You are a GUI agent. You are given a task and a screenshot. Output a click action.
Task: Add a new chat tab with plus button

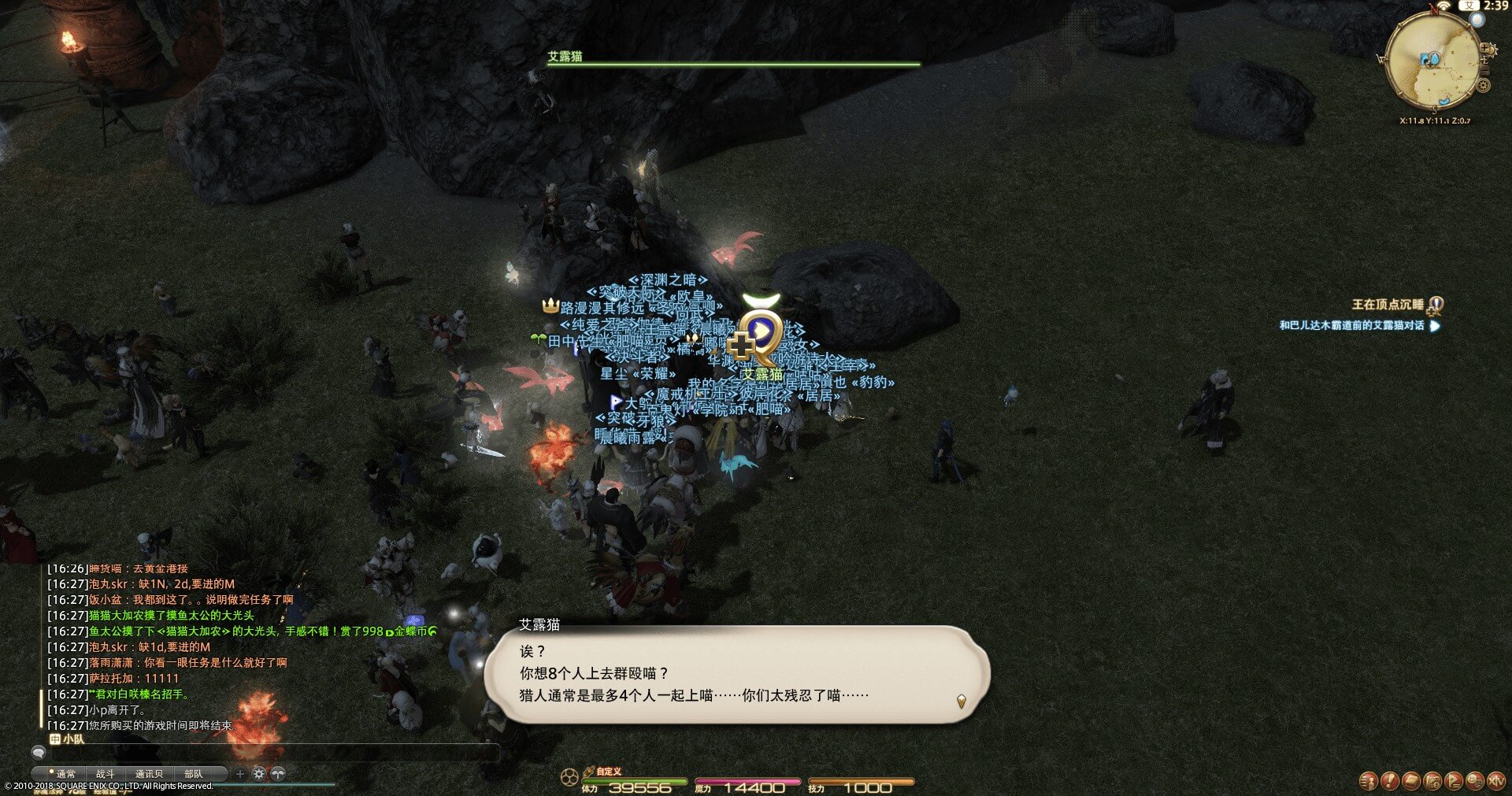tap(240, 774)
